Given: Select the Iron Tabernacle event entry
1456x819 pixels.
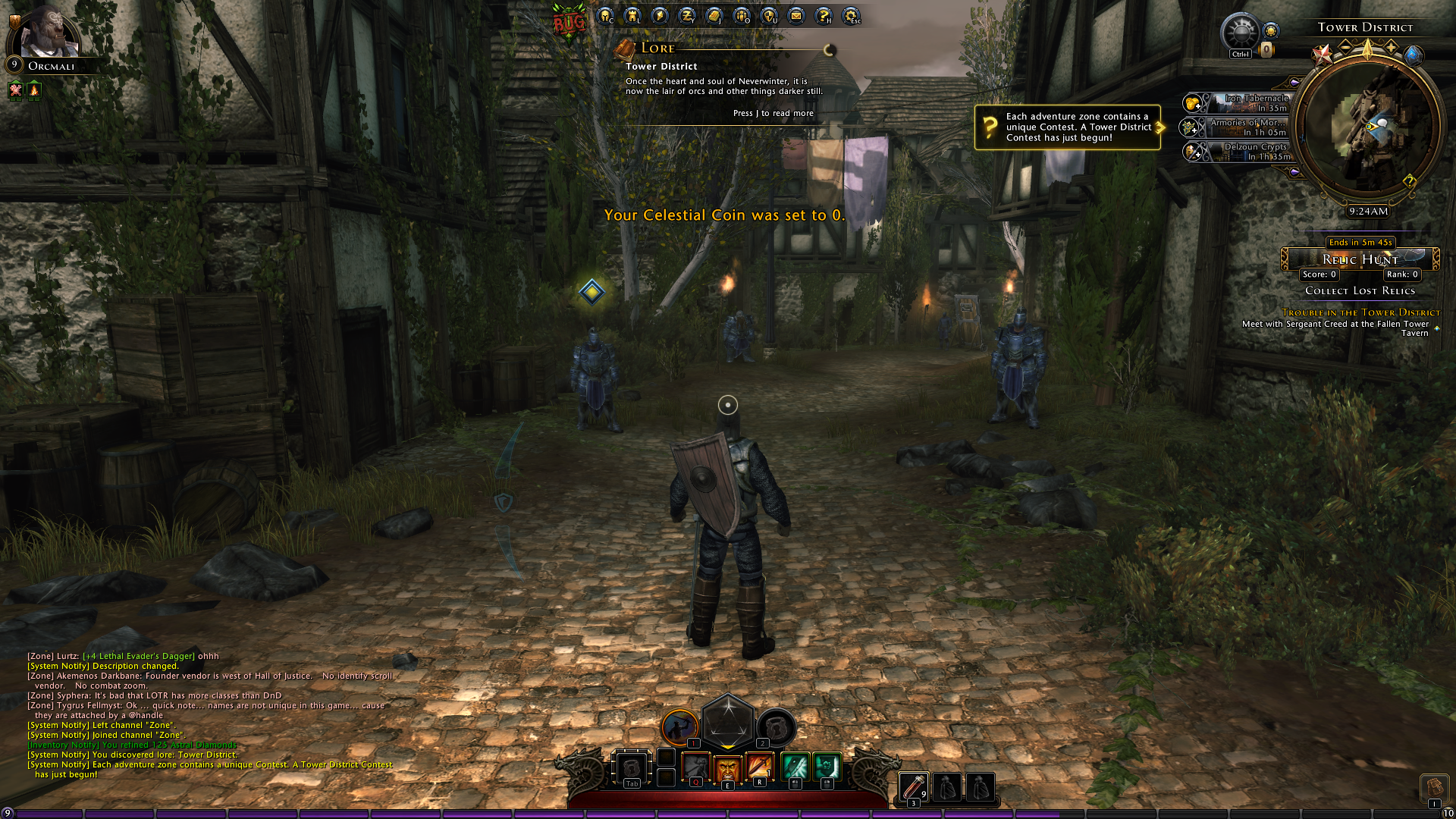Looking at the screenshot, I should [1244, 102].
